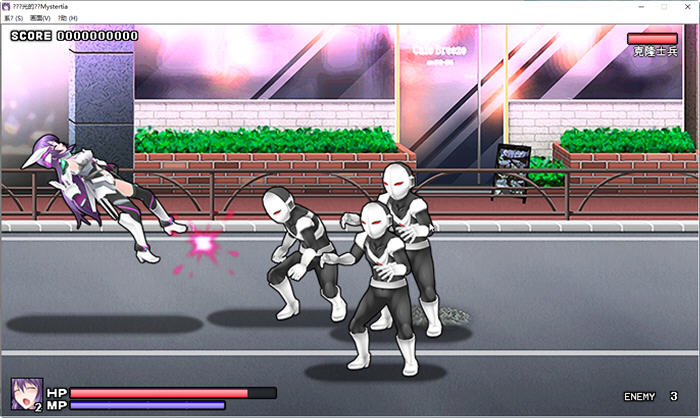The width and height of the screenshot is (700, 418).
Task: Open the help (H) menu
Action: [x=68, y=18]
